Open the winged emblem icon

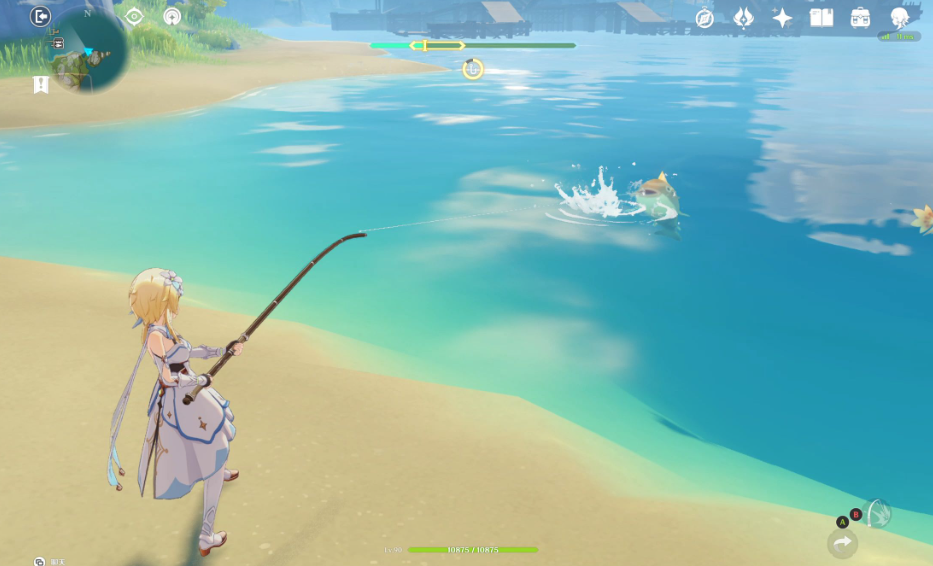click(743, 18)
